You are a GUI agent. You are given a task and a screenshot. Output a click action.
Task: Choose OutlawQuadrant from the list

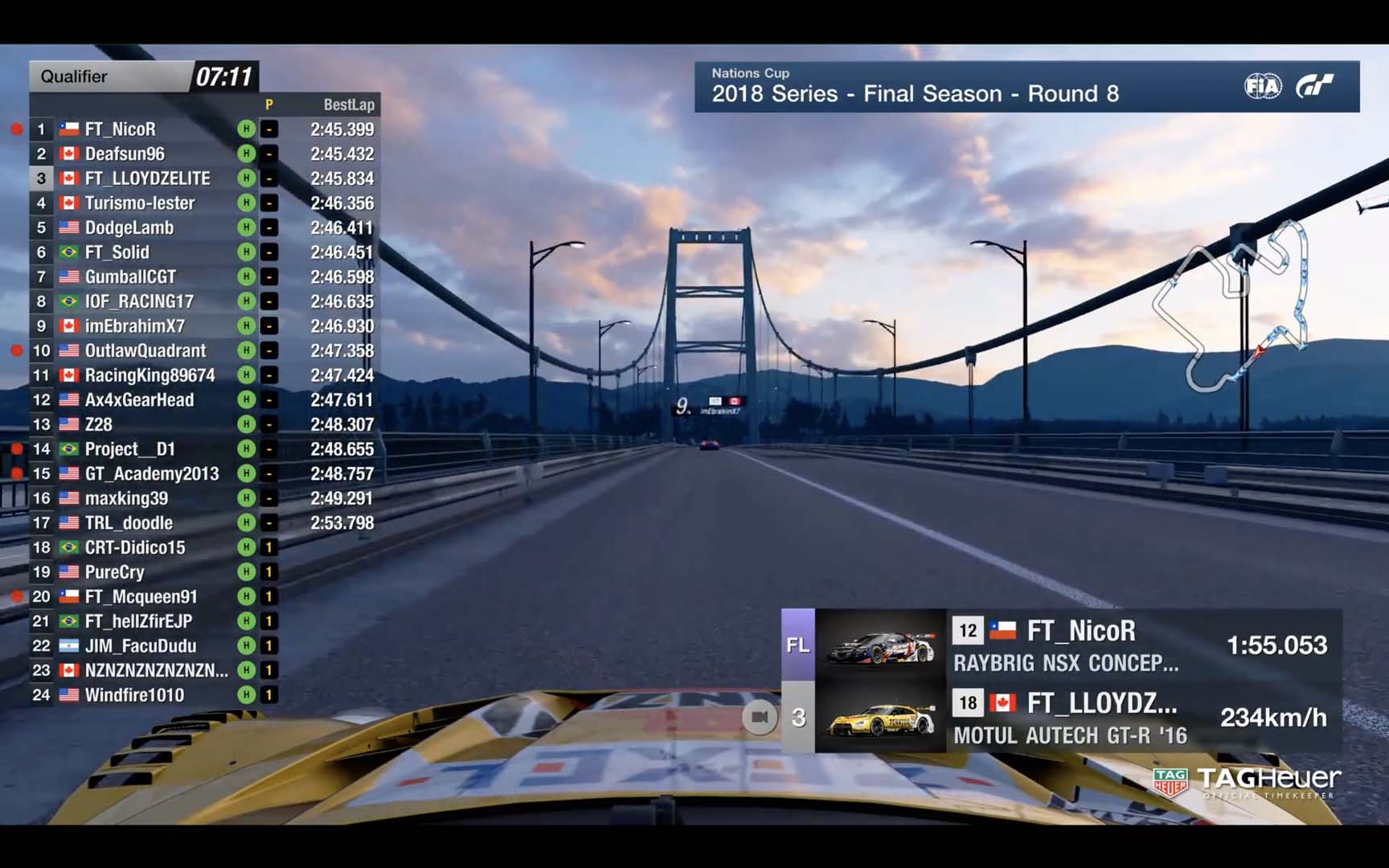click(145, 351)
